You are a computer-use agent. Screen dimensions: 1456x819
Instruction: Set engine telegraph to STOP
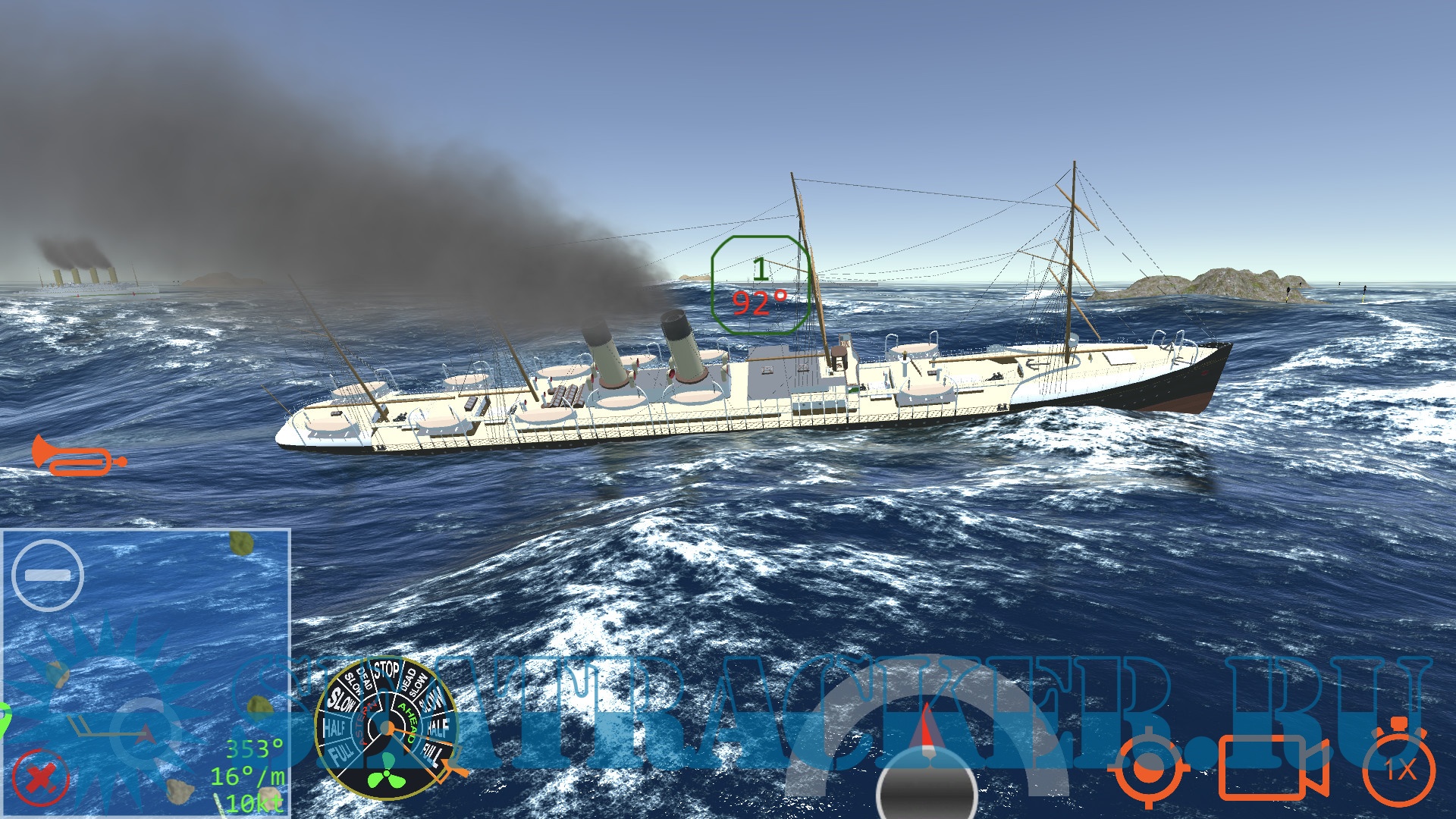click(386, 671)
